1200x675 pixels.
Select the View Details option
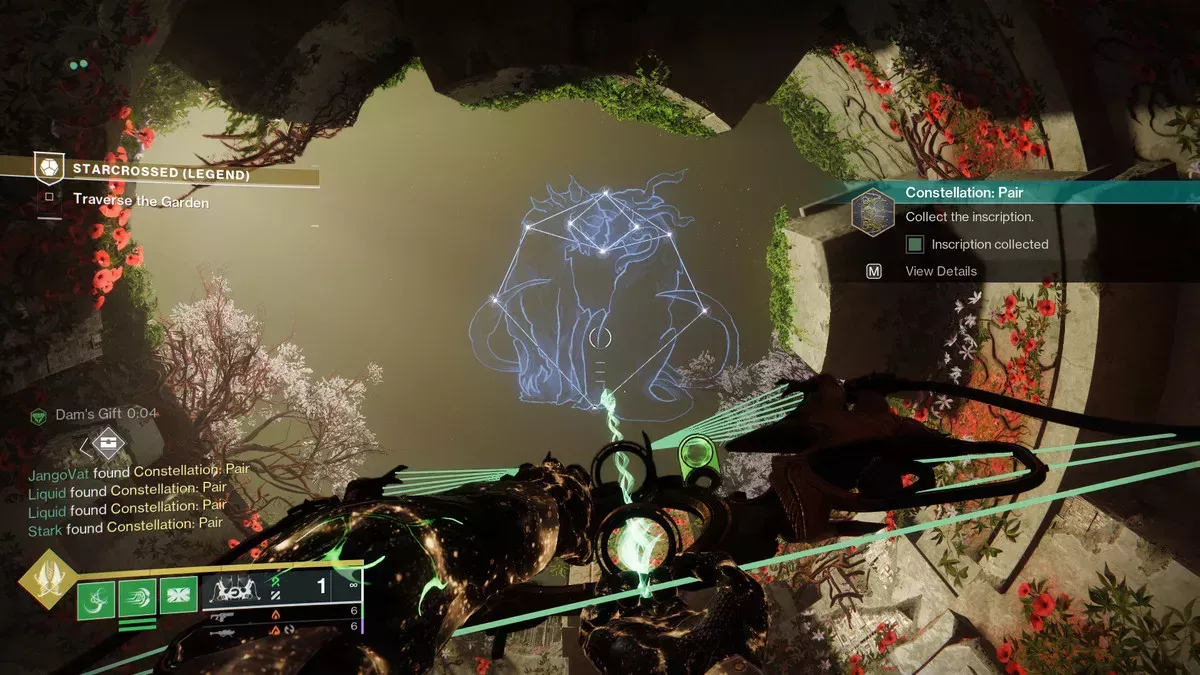[x=940, y=271]
